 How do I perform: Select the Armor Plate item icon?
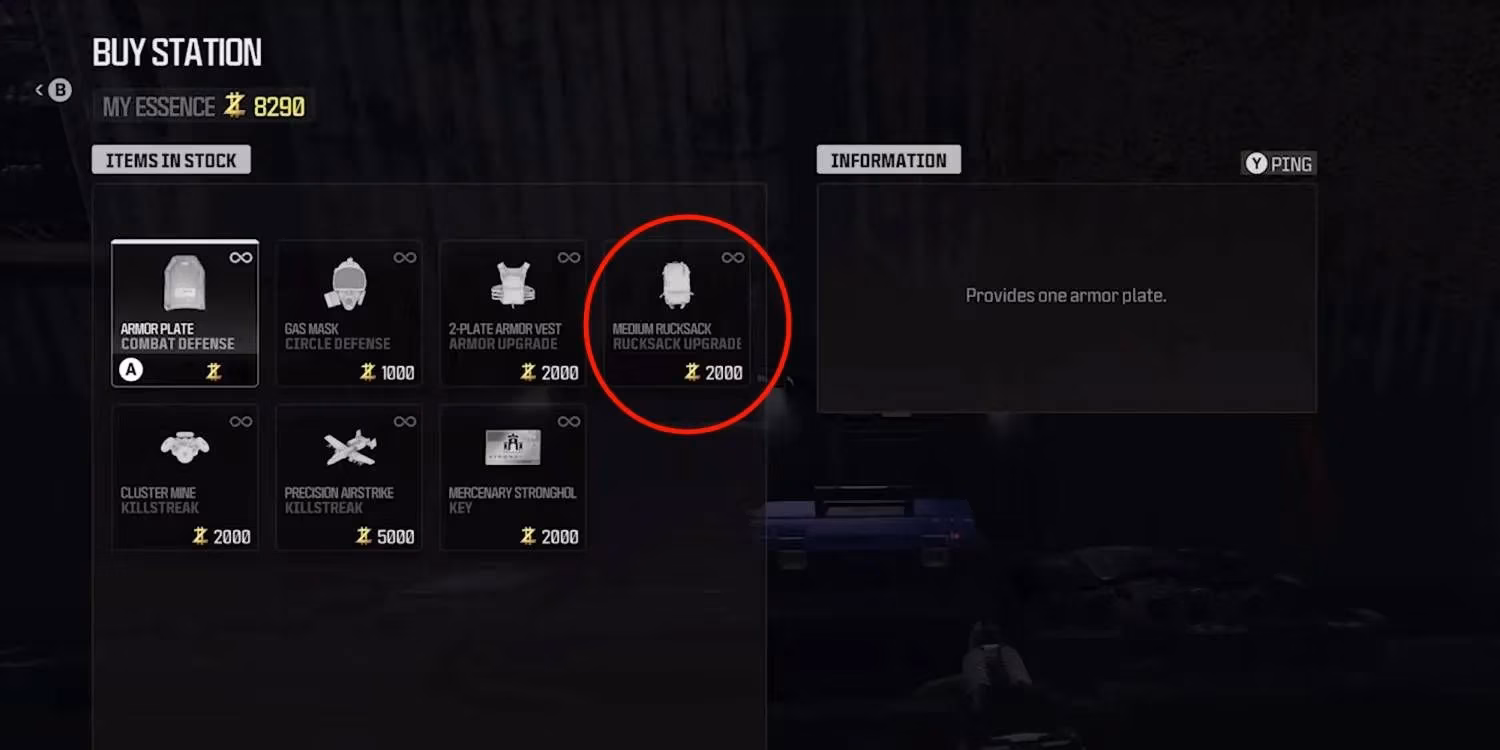[184, 283]
